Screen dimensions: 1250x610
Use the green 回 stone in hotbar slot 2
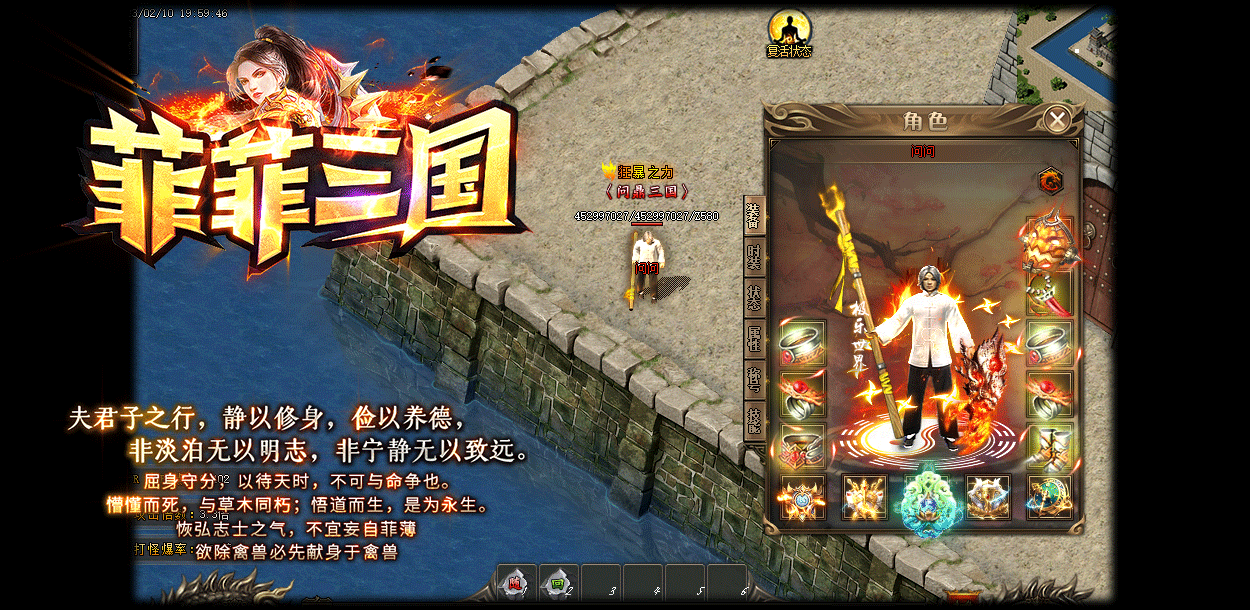pos(558,583)
